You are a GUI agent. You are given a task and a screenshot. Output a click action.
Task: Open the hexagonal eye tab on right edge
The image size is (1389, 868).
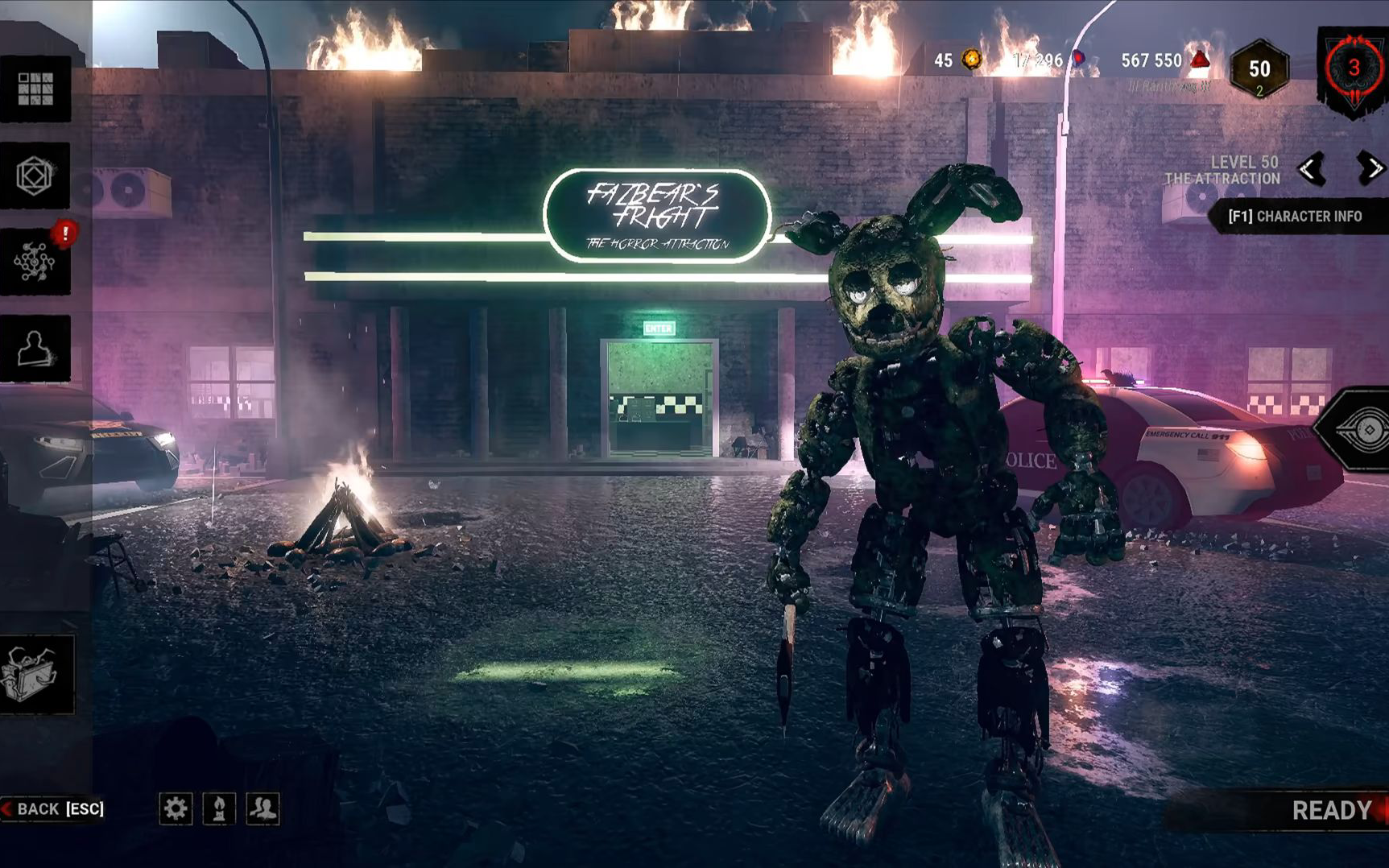click(1362, 430)
